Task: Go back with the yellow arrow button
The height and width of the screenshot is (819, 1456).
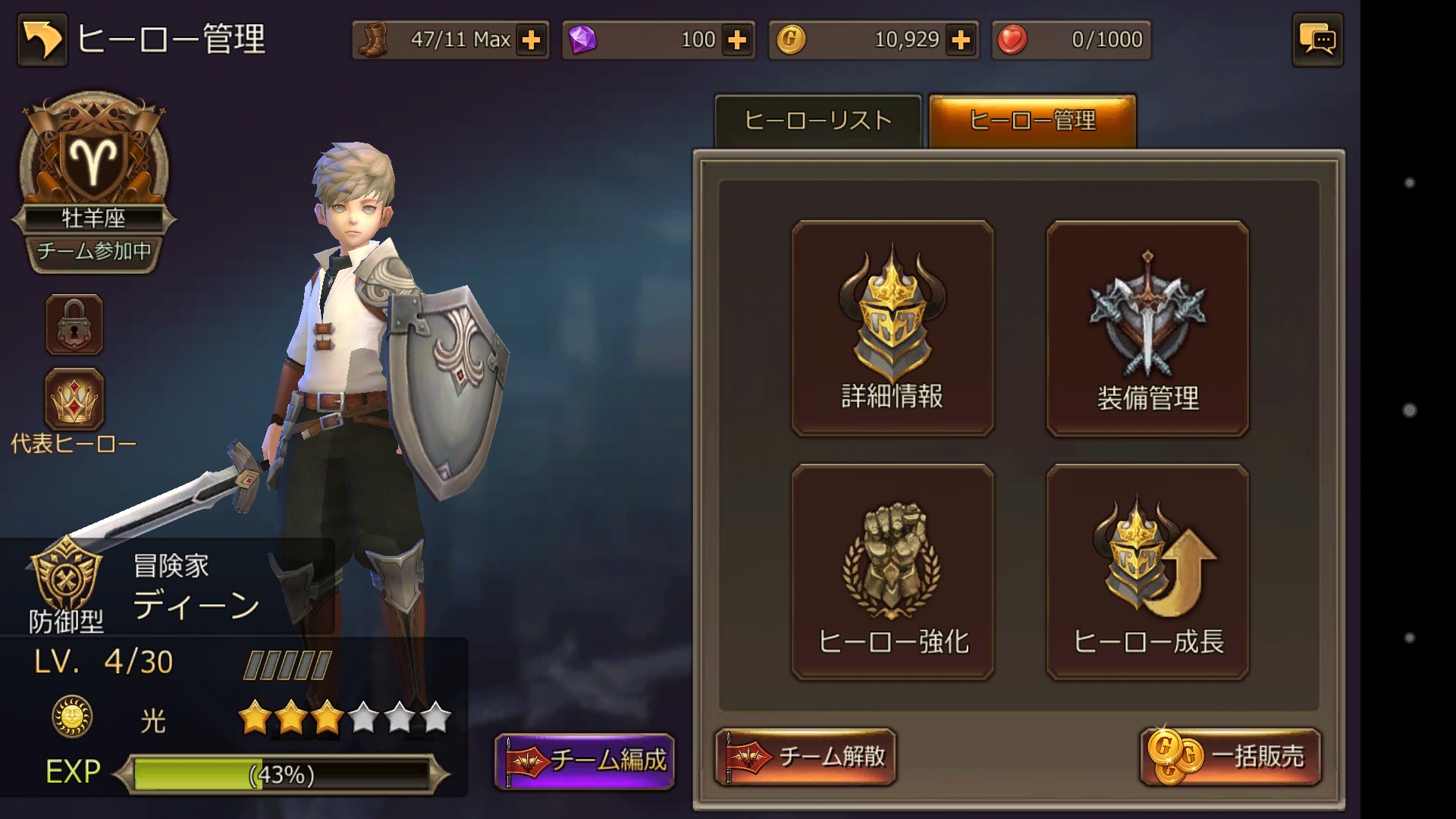Action: tap(42, 40)
